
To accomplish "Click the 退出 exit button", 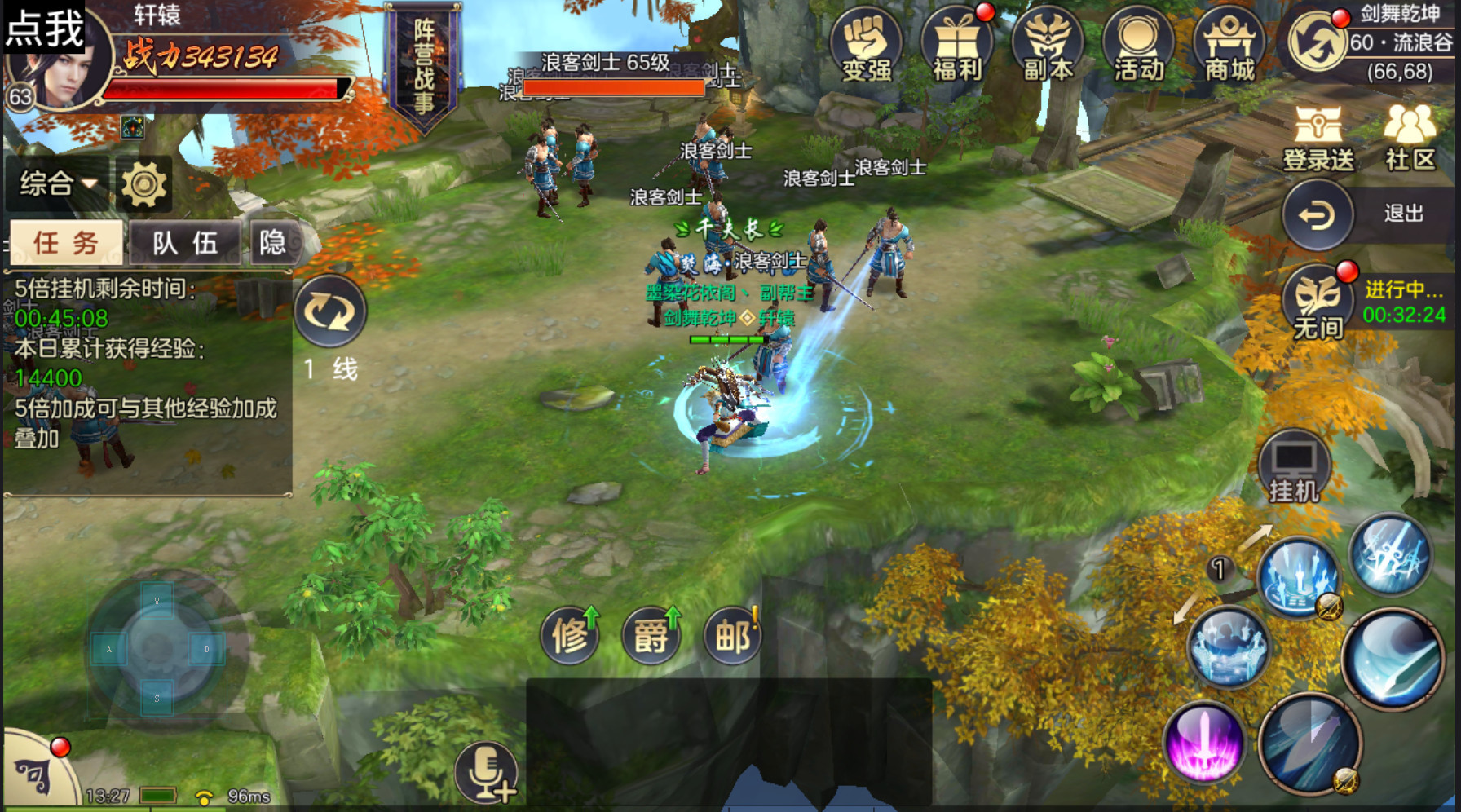I will coord(1318,214).
